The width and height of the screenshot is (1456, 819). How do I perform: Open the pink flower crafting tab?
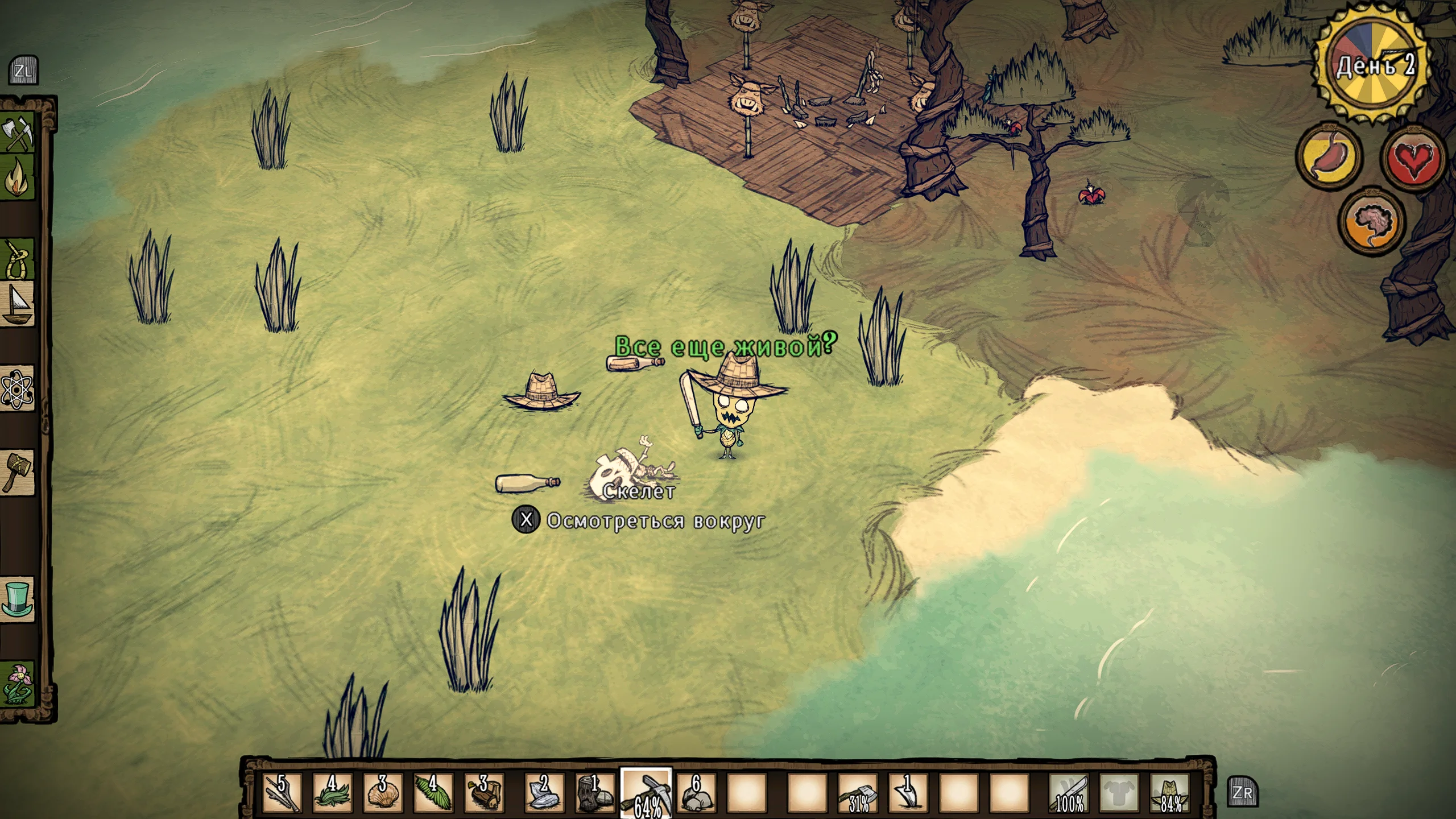click(18, 682)
